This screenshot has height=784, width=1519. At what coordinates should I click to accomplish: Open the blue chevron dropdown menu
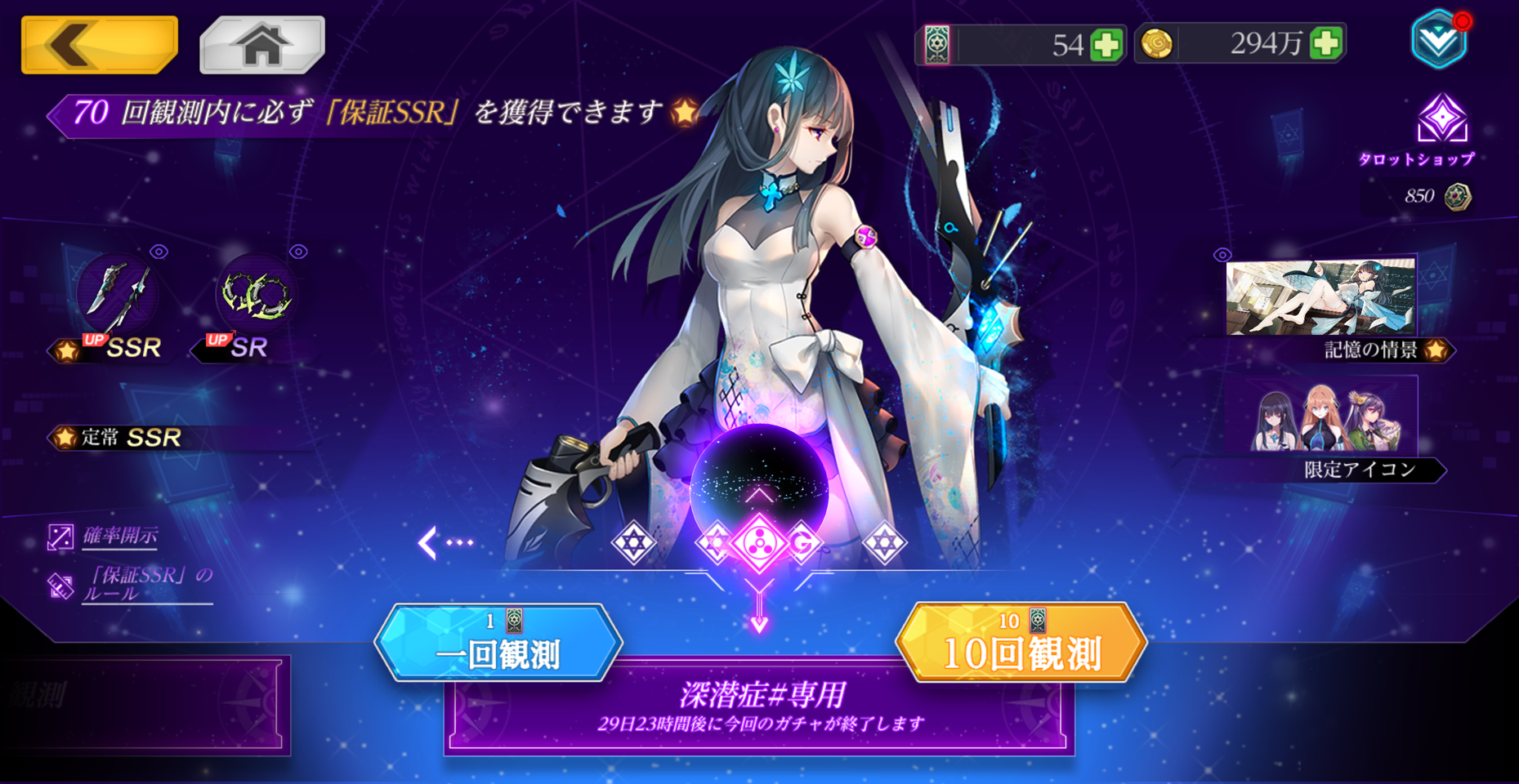click(x=1438, y=41)
